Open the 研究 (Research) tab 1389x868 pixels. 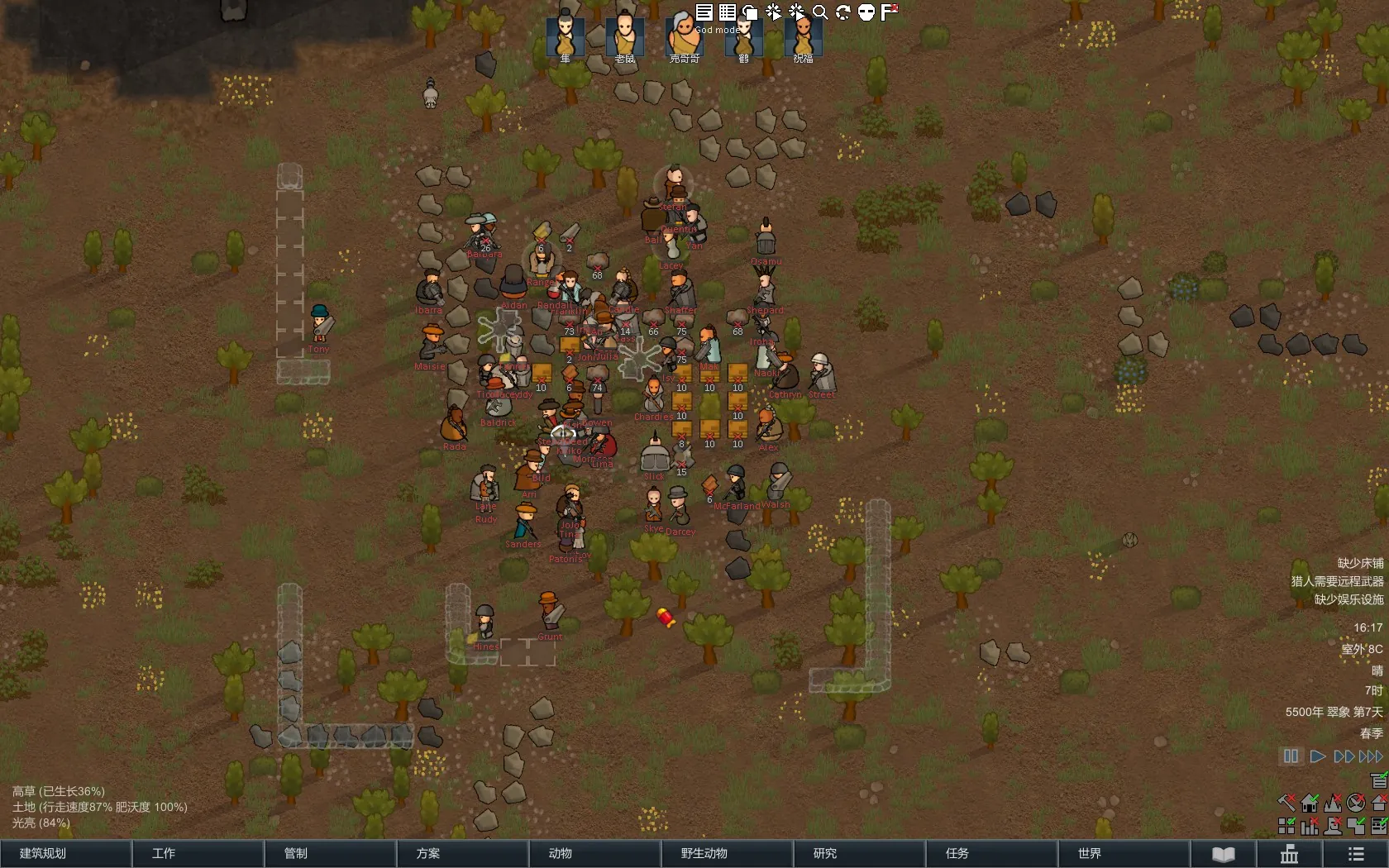click(859, 853)
